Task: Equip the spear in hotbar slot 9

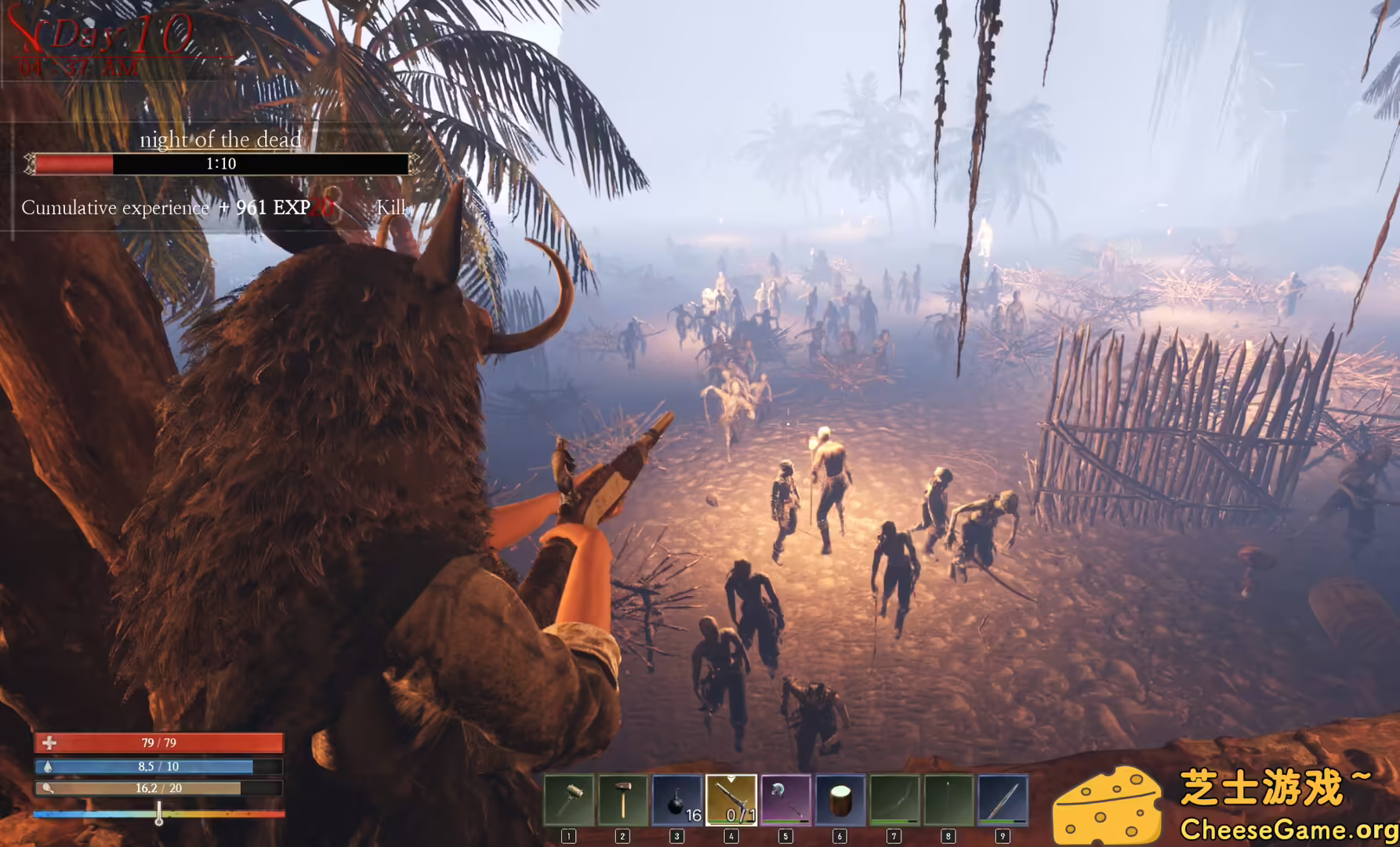Action: (1003, 800)
